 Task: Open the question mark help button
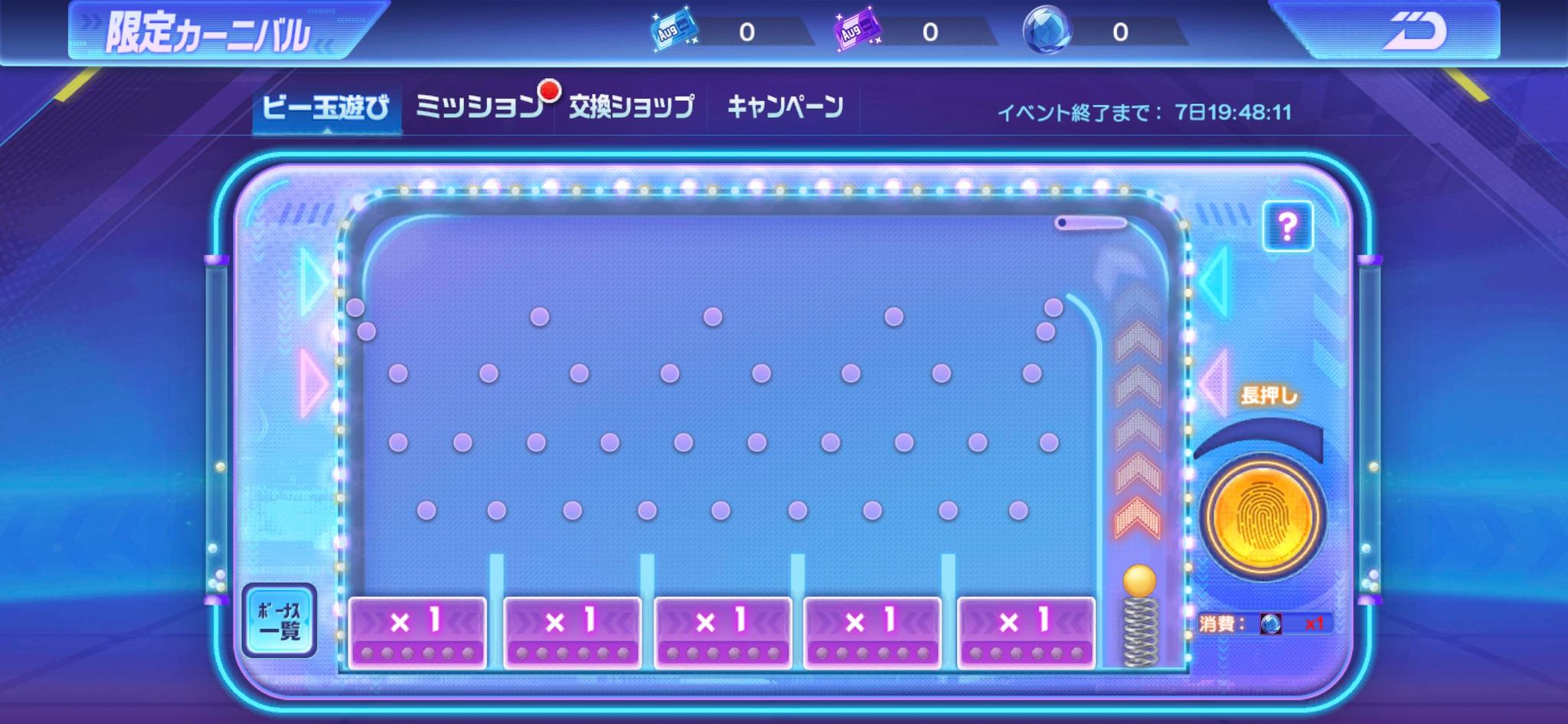[x=1287, y=226]
